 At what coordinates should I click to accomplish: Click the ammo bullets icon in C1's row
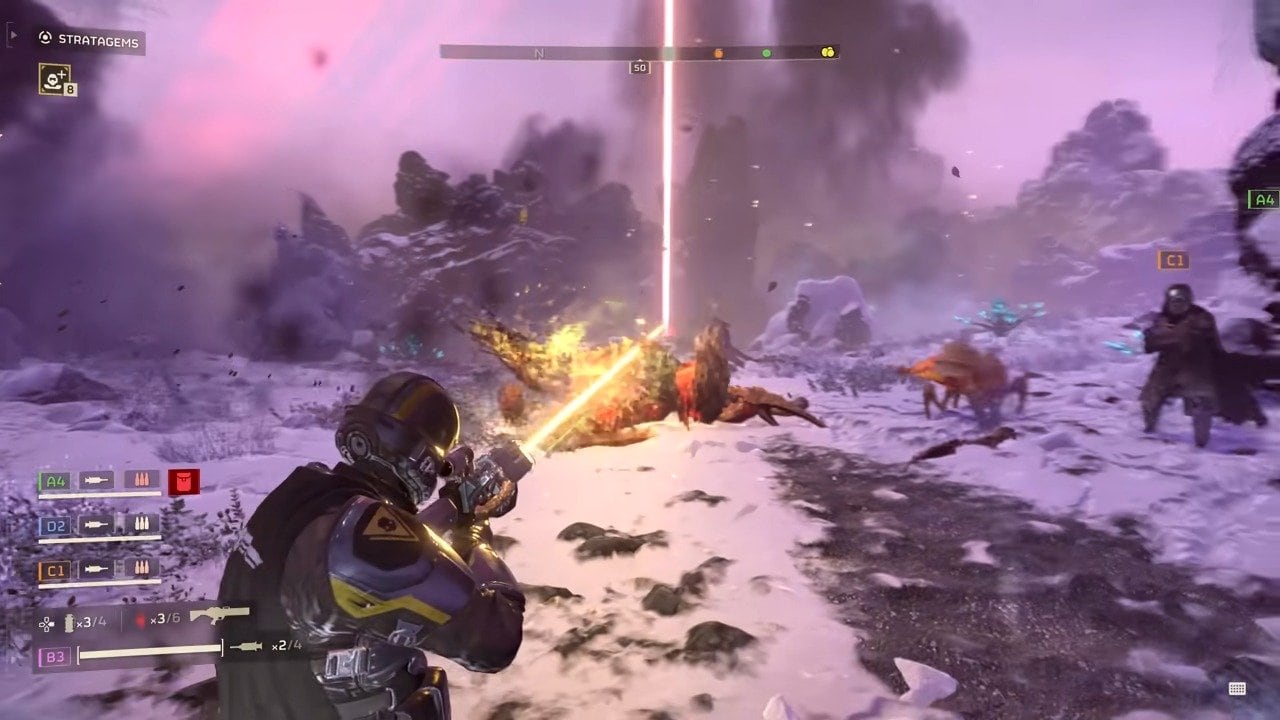click(x=142, y=567)
